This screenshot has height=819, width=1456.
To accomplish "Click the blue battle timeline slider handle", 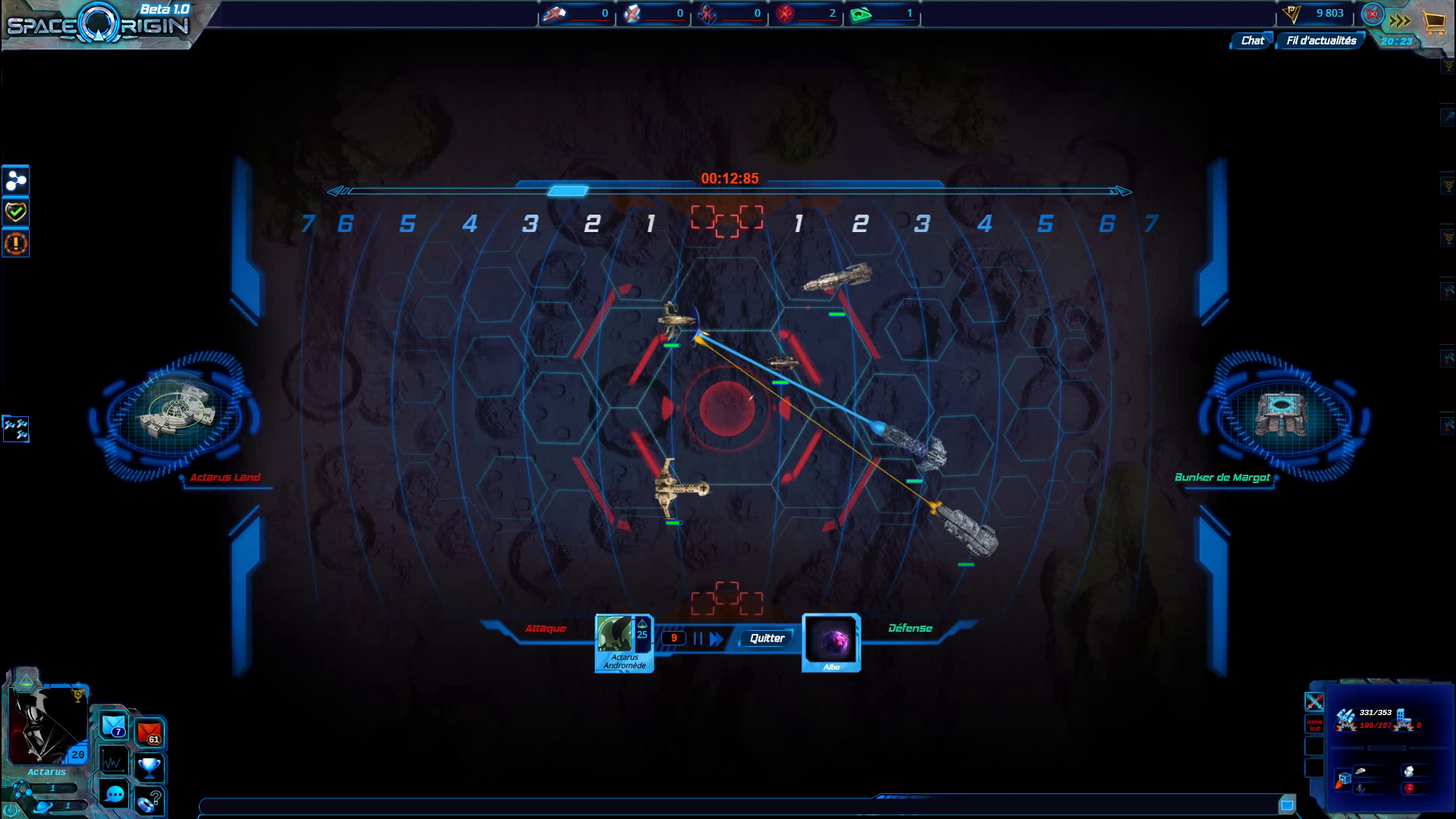I will pos(567,191).
